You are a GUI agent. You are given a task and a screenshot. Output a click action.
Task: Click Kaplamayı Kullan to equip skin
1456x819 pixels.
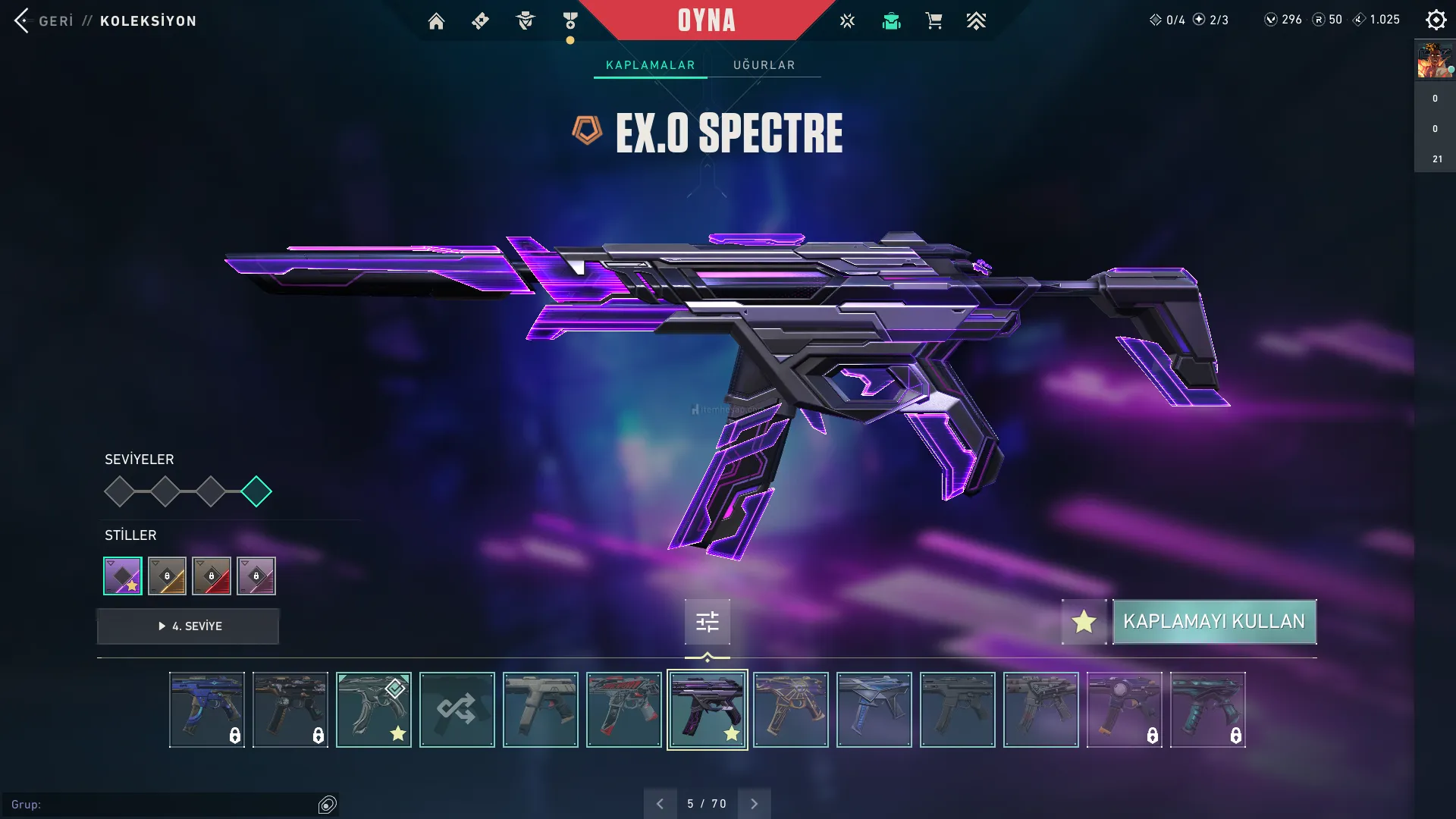1214,622
